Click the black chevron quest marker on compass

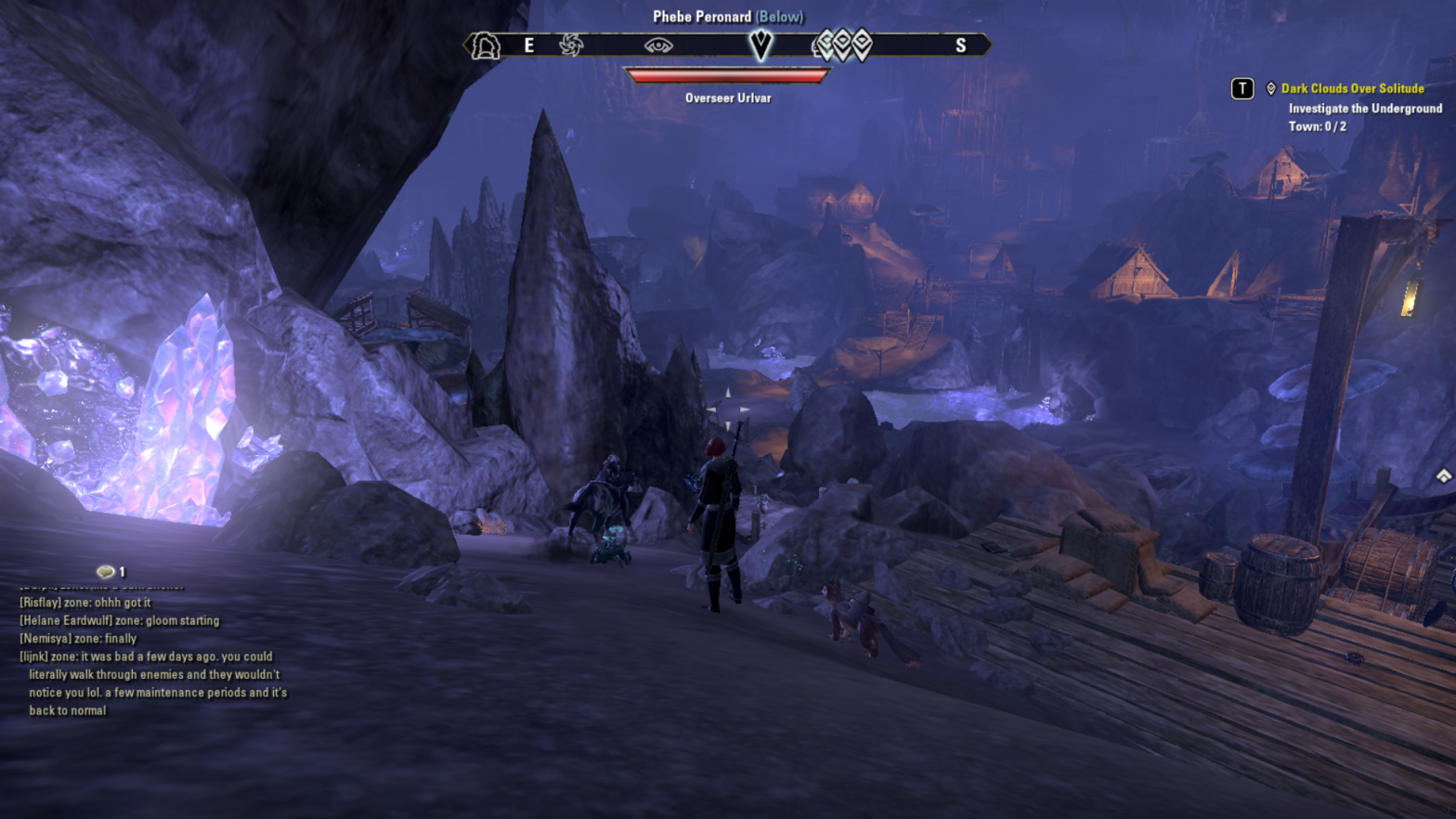[x=760, y=45]
